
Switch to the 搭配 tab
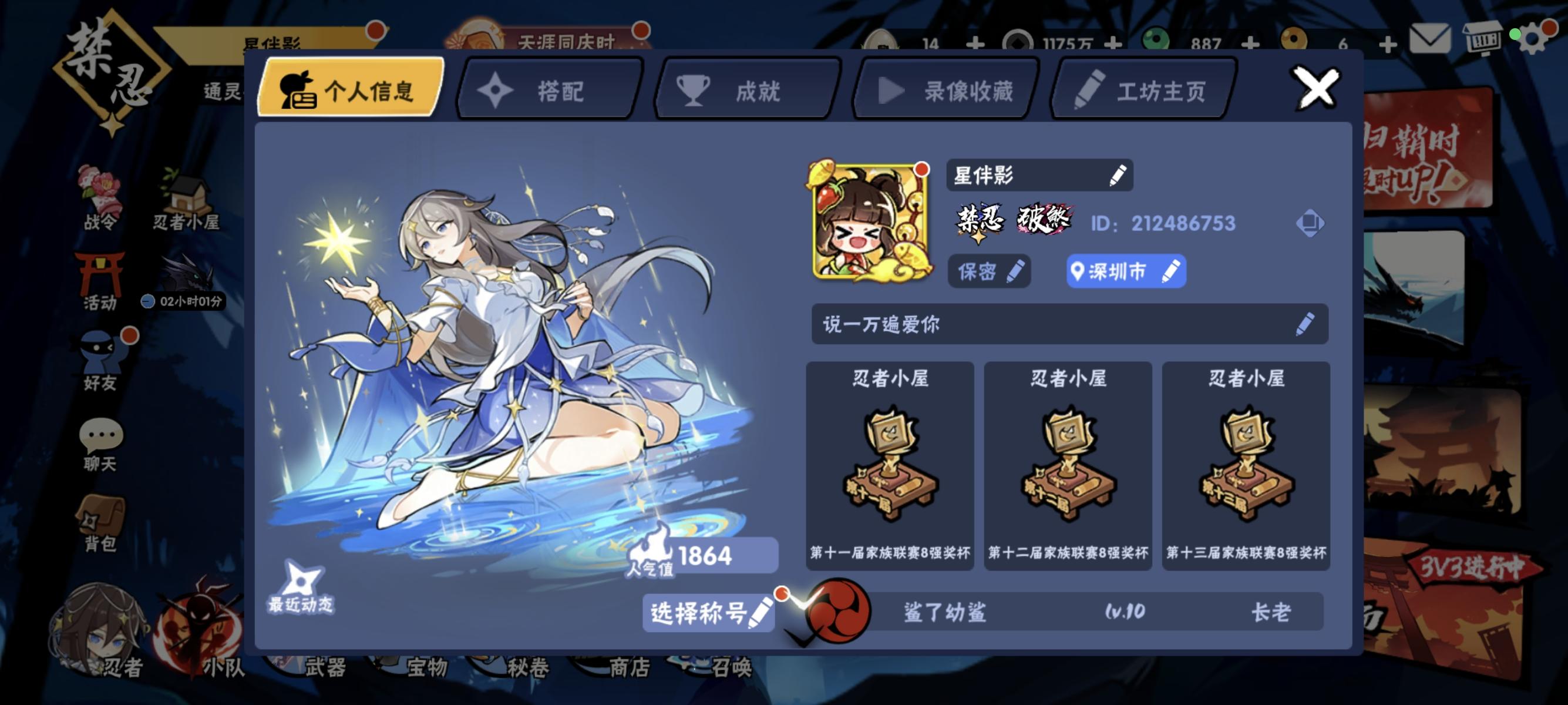546,90
